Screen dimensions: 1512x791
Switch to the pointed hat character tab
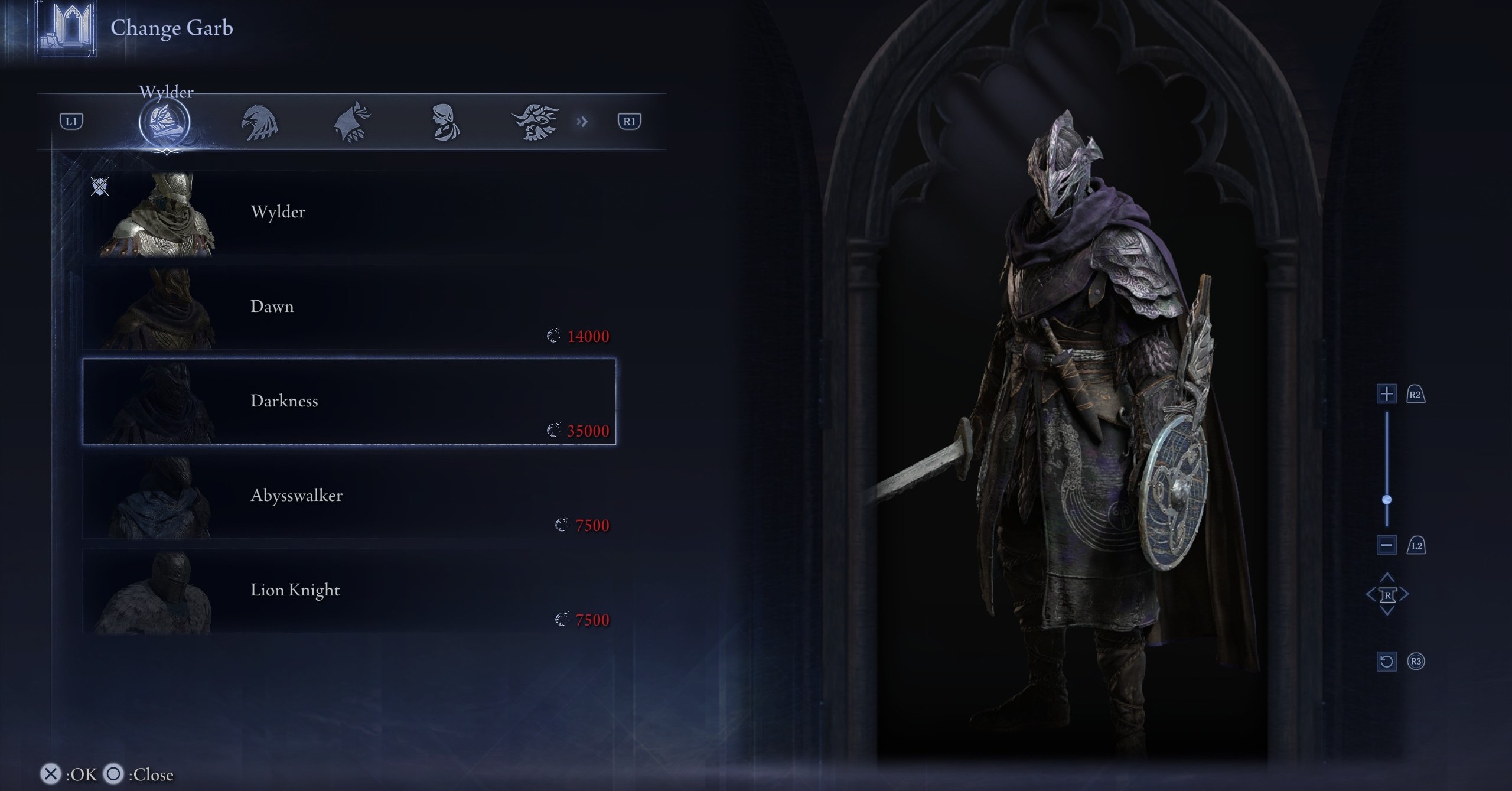click(x=353, y=122)
